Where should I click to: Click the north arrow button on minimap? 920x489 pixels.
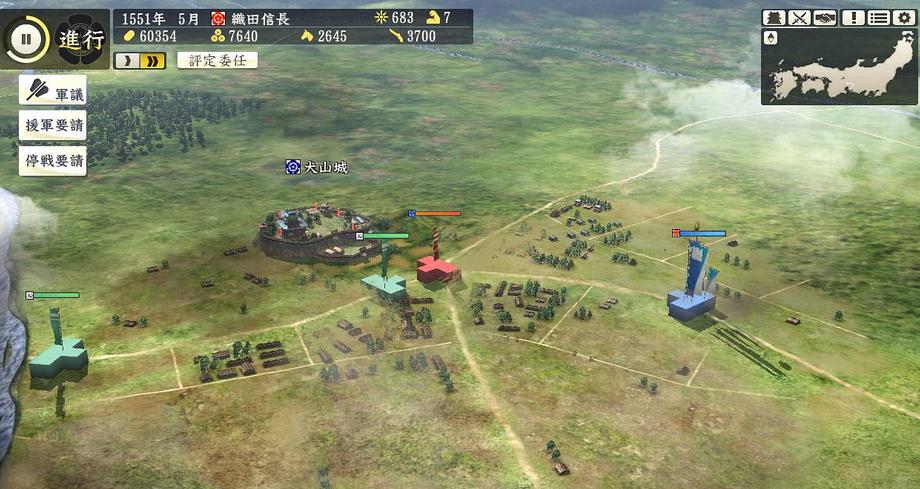point(771,38)
